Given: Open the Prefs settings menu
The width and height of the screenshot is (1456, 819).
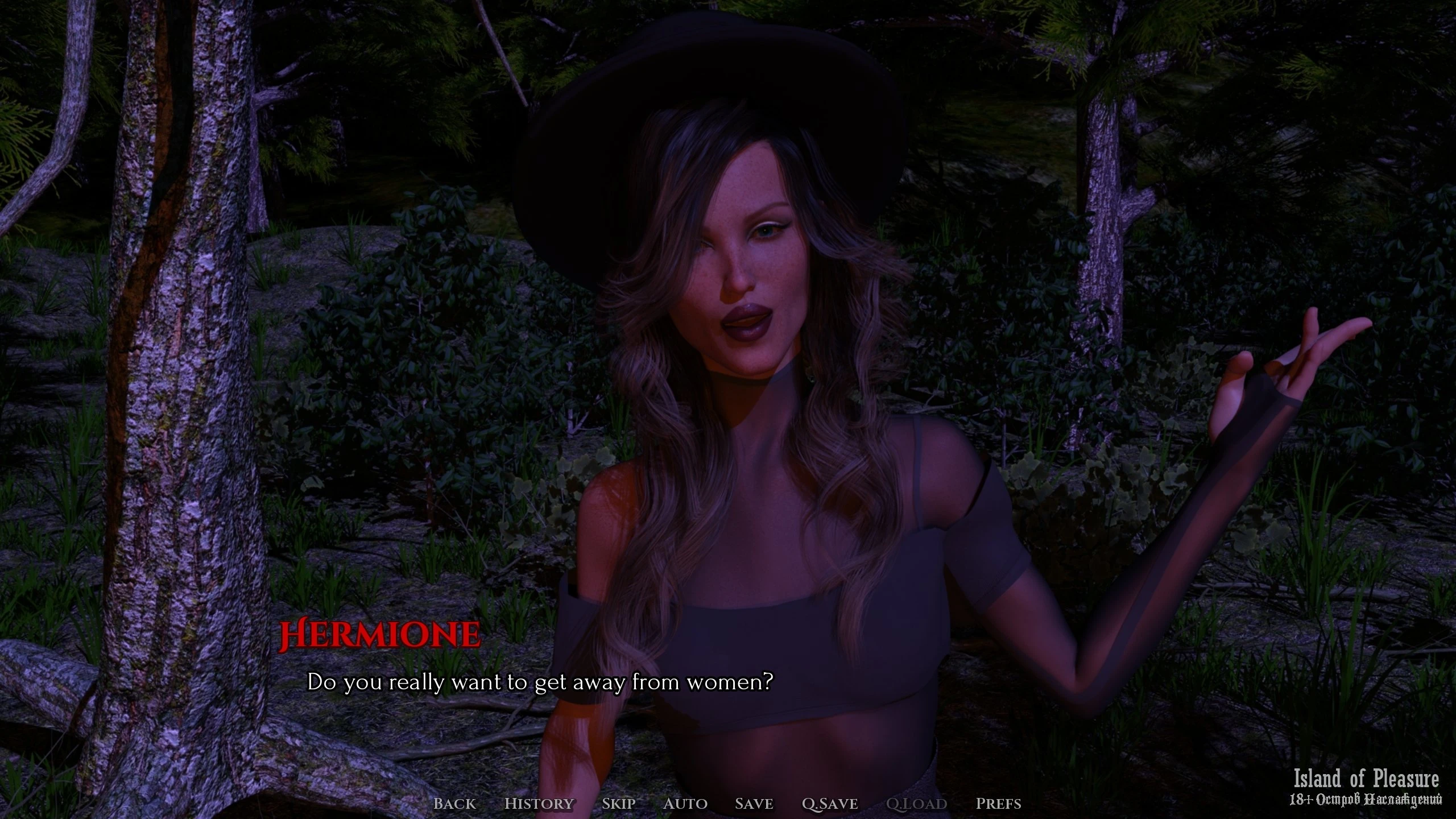Looking at the screenshot, I should [998, 804].
